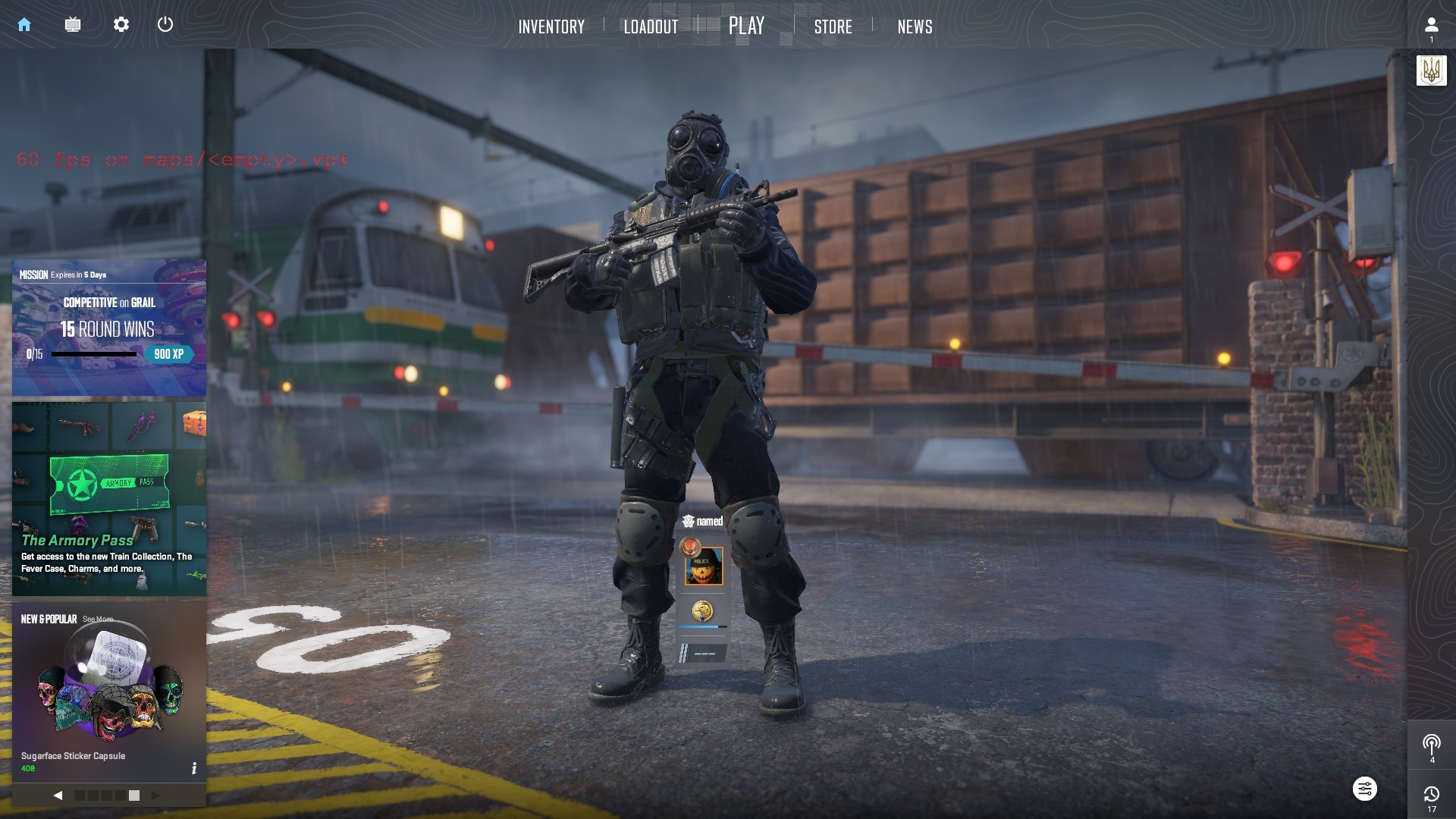This screenshot has width=1456, height=819.
Task: Show Sugarface capsule info icon
Action: pos(194,768)
